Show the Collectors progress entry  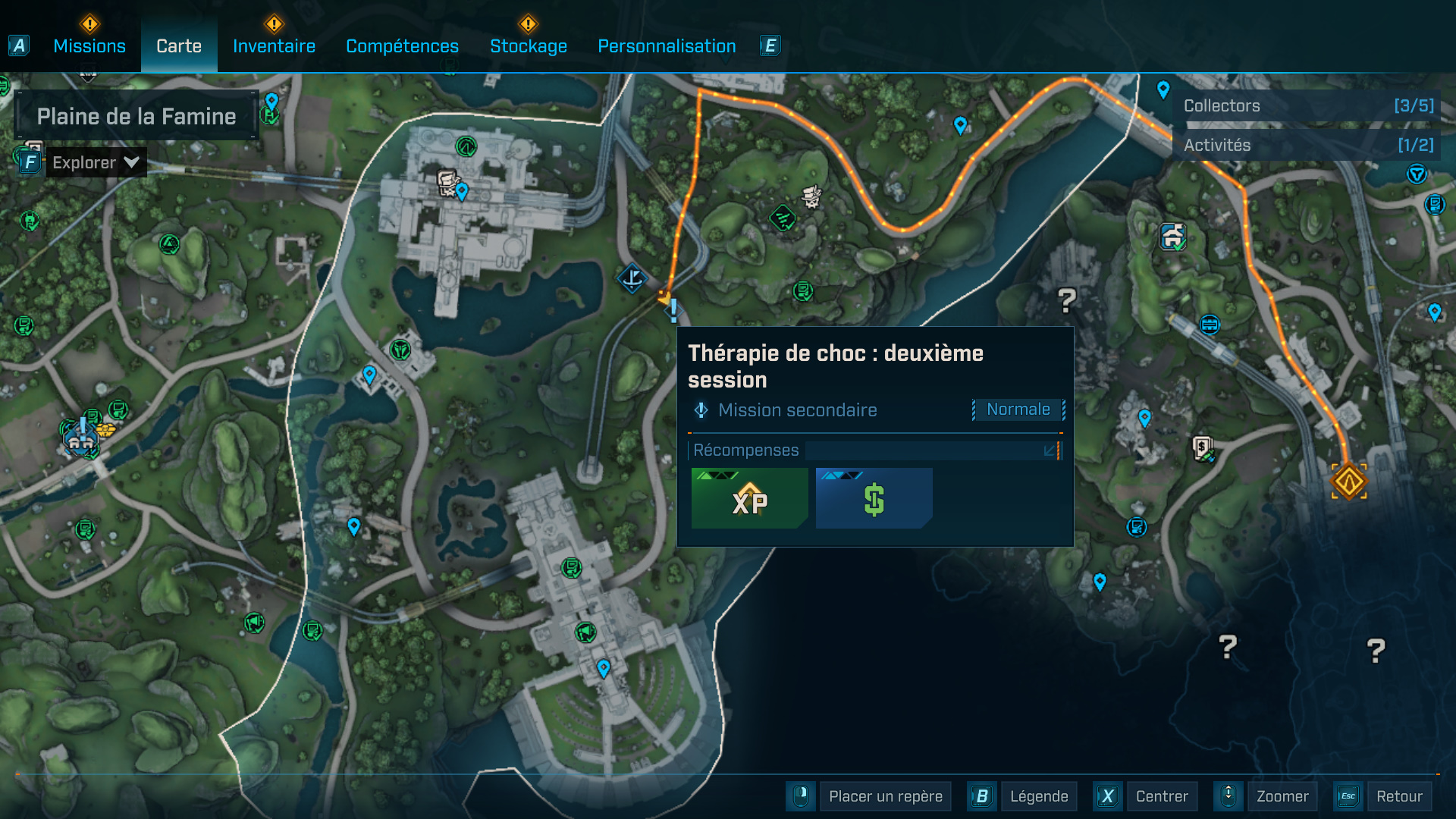coord(1308,106)
